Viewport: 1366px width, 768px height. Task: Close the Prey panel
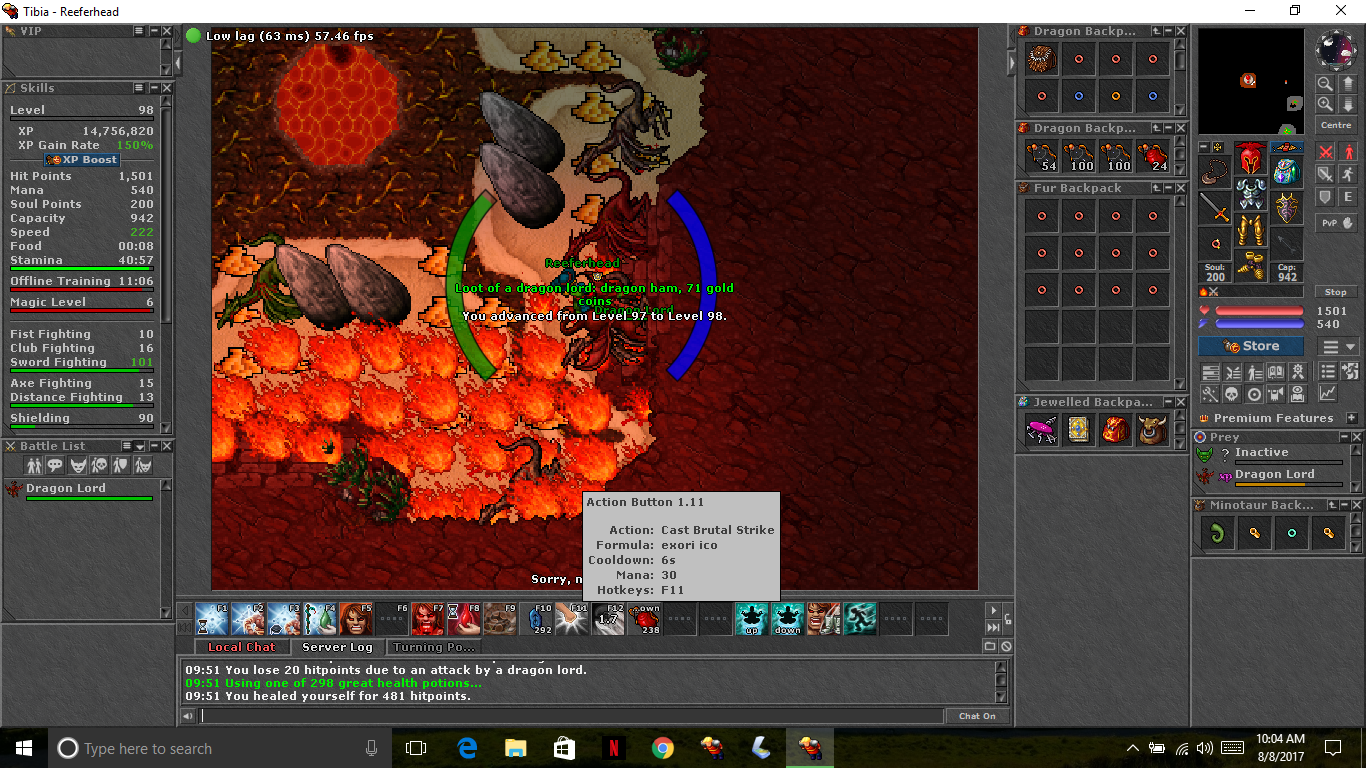(1356, 437)
